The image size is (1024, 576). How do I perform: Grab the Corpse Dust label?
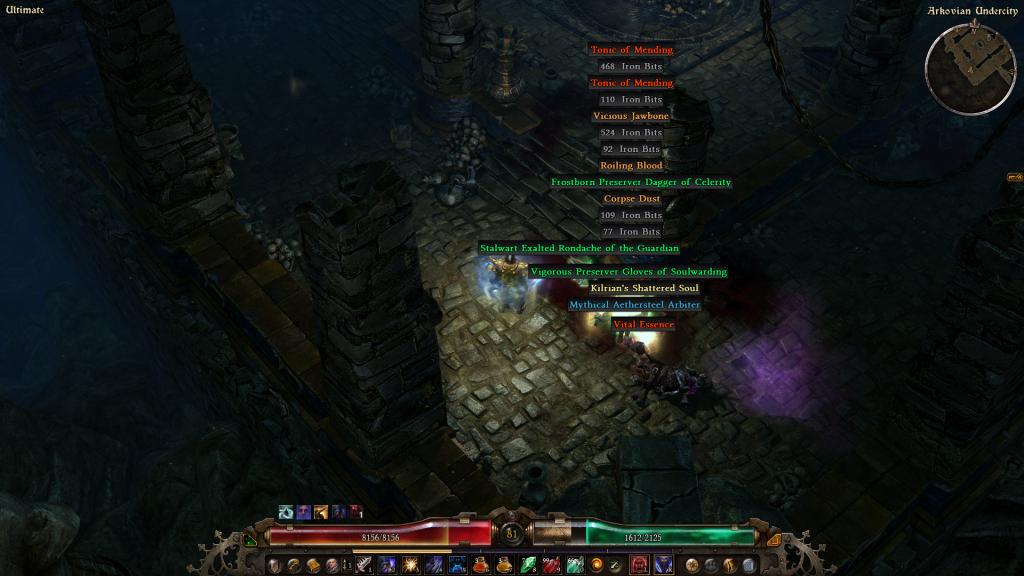click(631, 199)
